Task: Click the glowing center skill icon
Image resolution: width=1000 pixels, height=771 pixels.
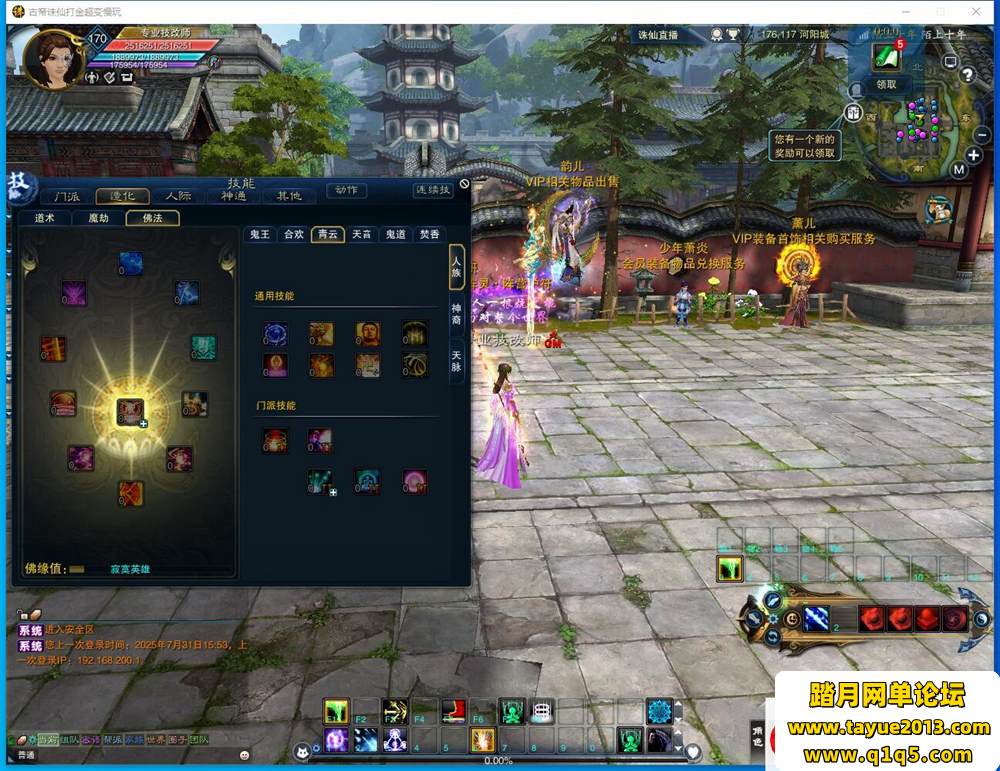Action: click(x=130, y=411)
